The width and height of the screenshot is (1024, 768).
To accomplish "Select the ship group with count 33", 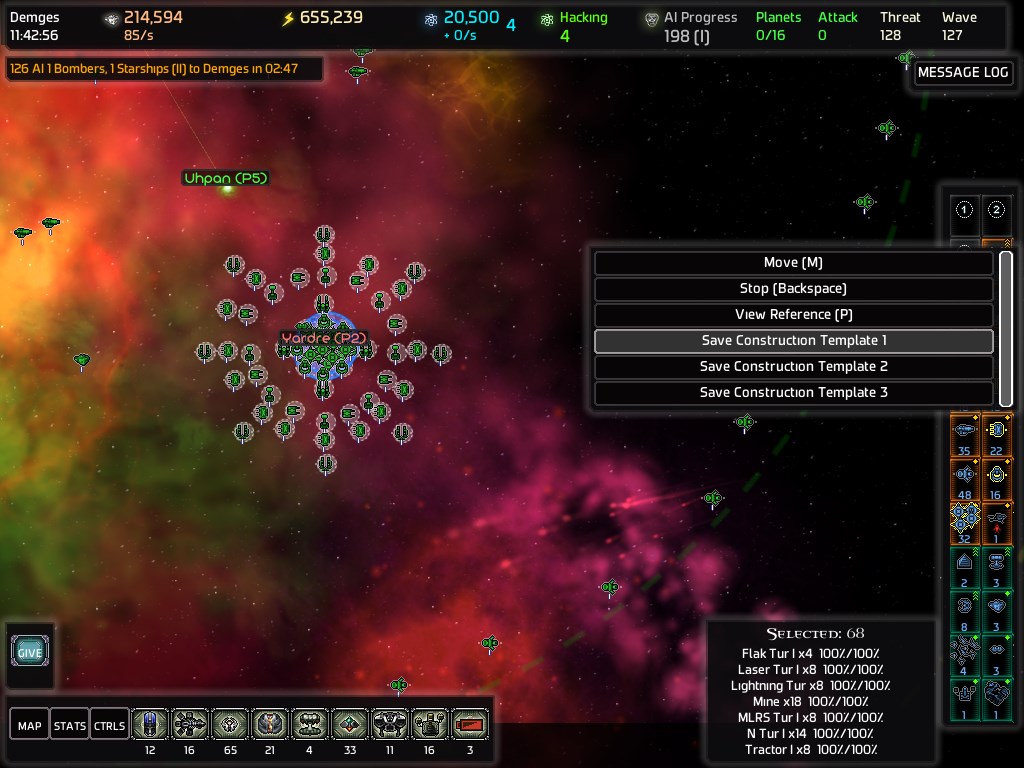I will tap(350, 727).
